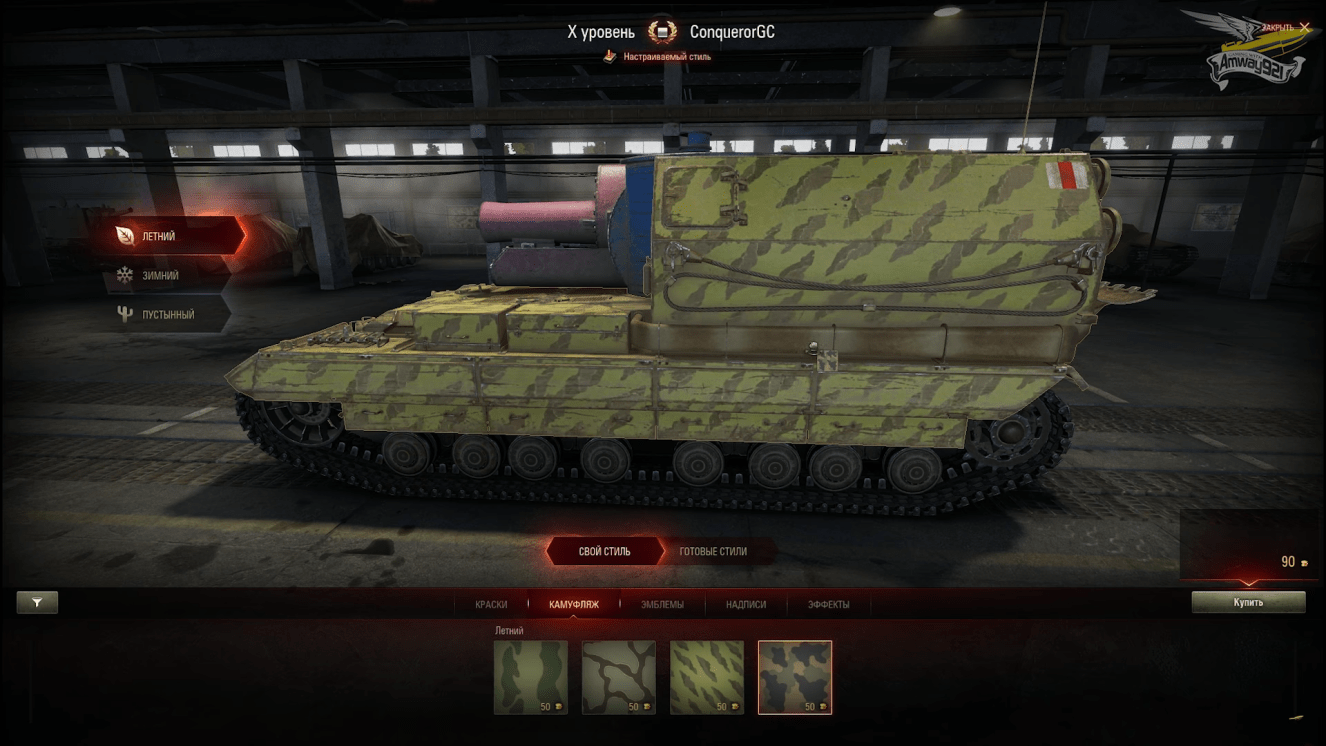Select the highlighted dark-blotch camouflage thumbnail
Screen dimensions: 1326x746
(x=795, y=677)
